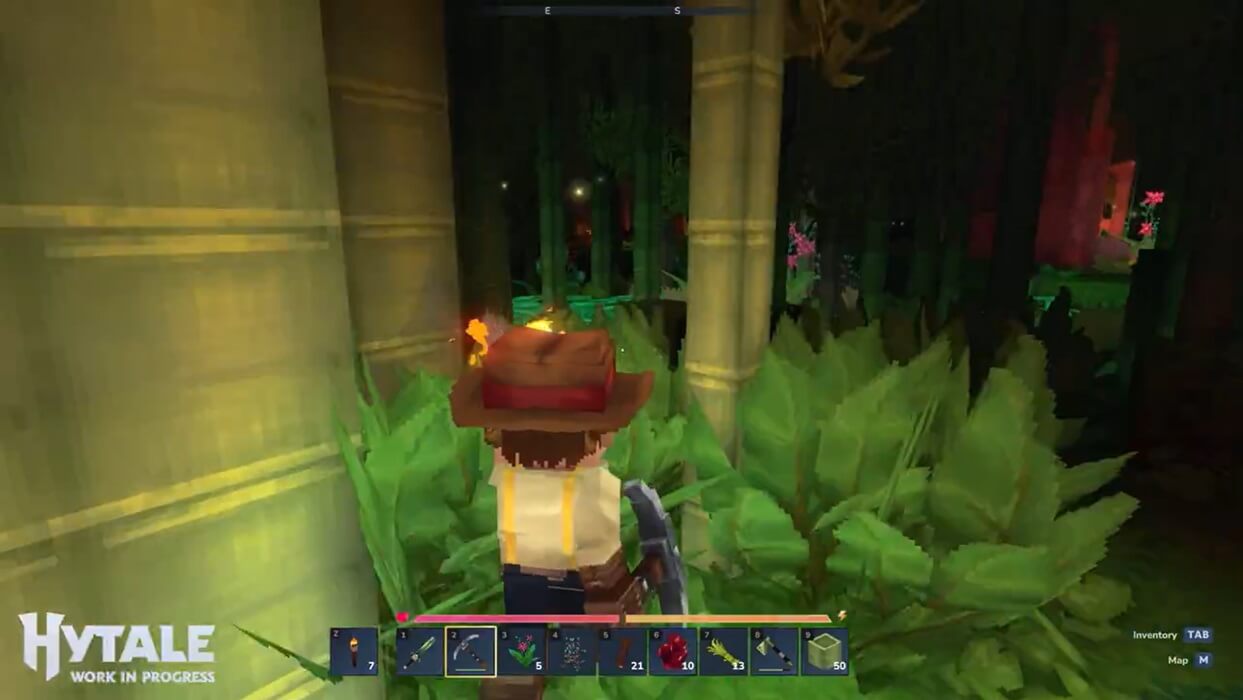Screen dimensions: 1243x700
Task: Choose the pink flower slot
Action: [x=522, y=651]
